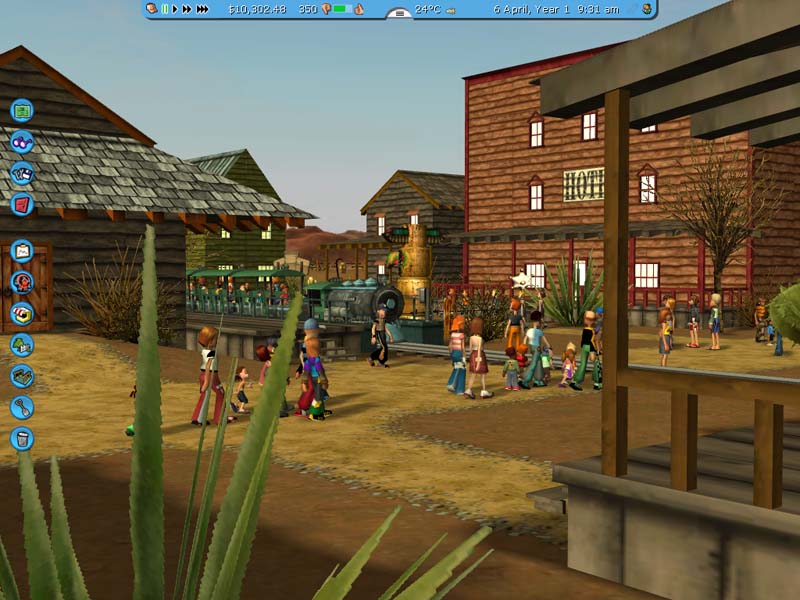
Task: Click the temperature weather display 24°C
Action: pyautogui.click(x=427, y=9)
